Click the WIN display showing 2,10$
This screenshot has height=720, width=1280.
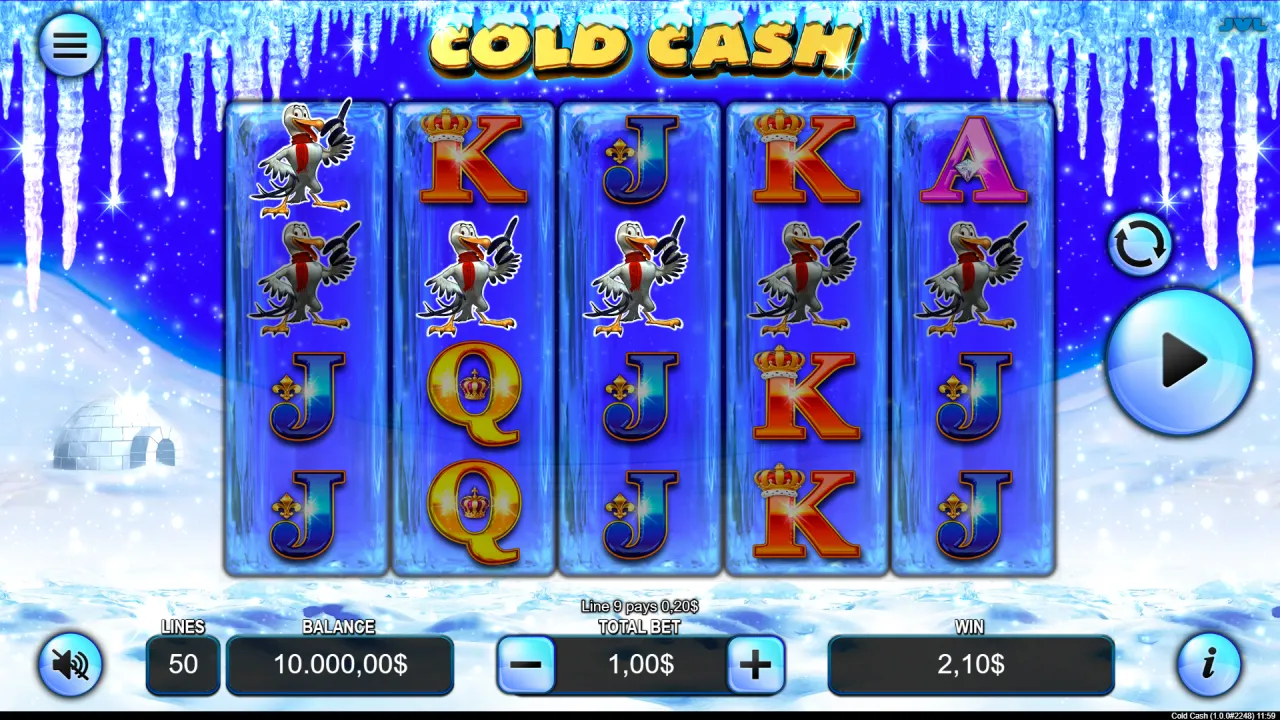tap(971, 665)
